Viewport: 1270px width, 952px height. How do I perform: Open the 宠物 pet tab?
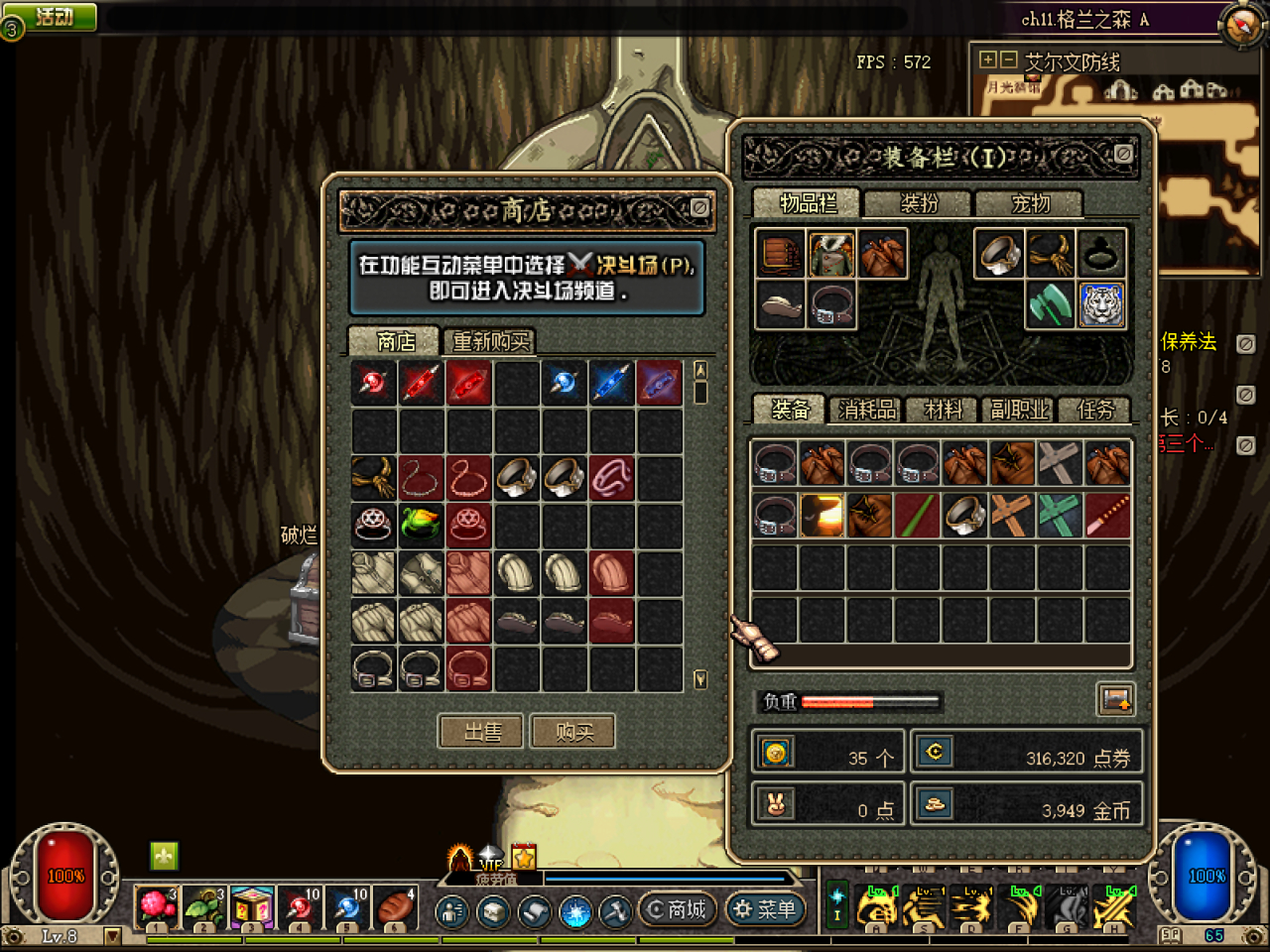(1030, 203)
